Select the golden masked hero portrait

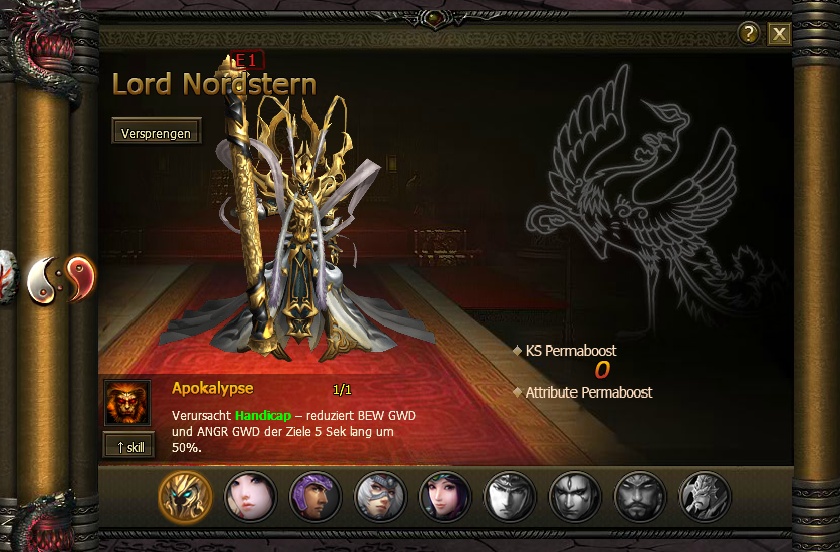(x=186, y=496)
